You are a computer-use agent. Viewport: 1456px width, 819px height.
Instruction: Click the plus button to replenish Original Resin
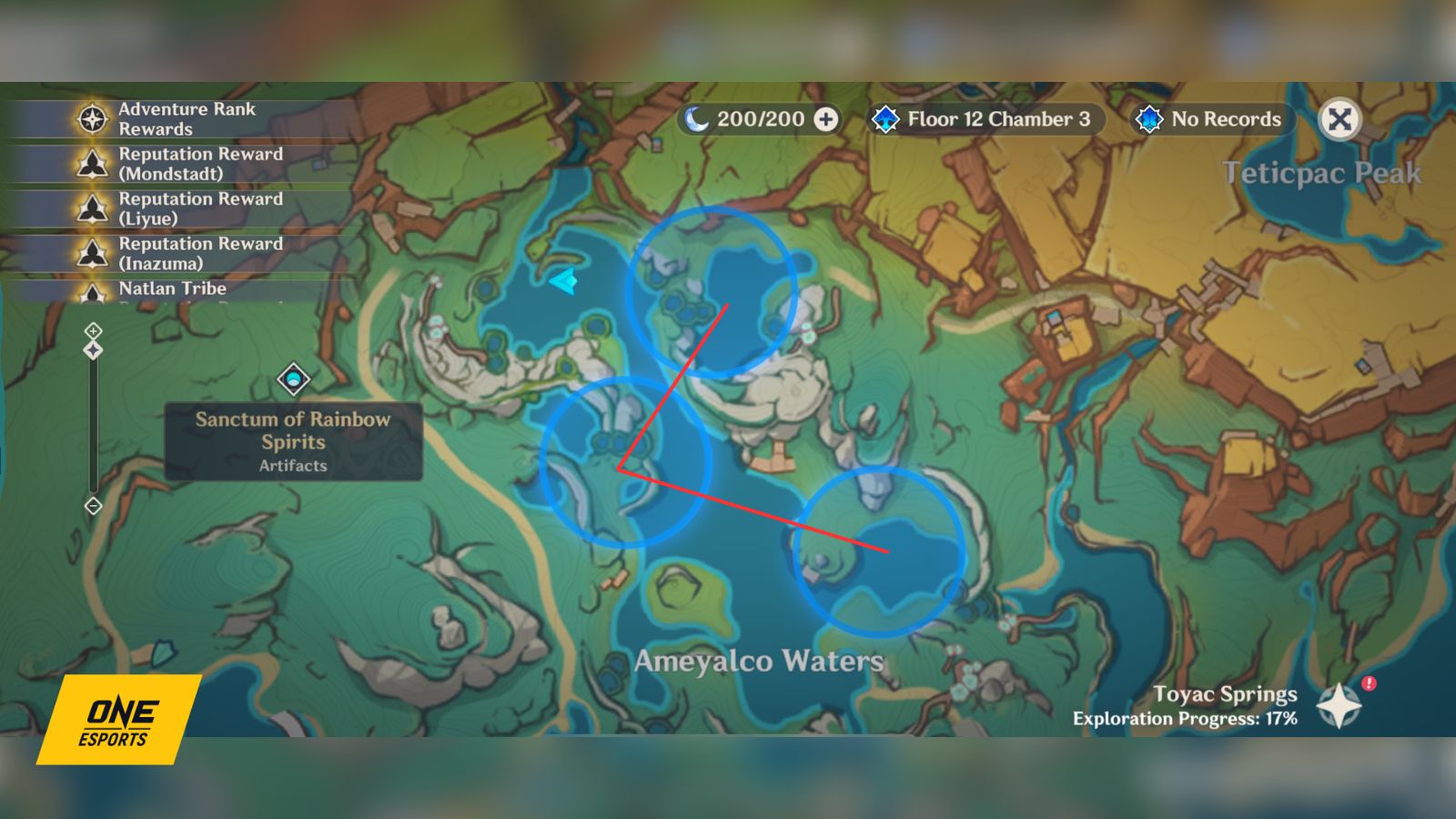(x=825, y=118)
